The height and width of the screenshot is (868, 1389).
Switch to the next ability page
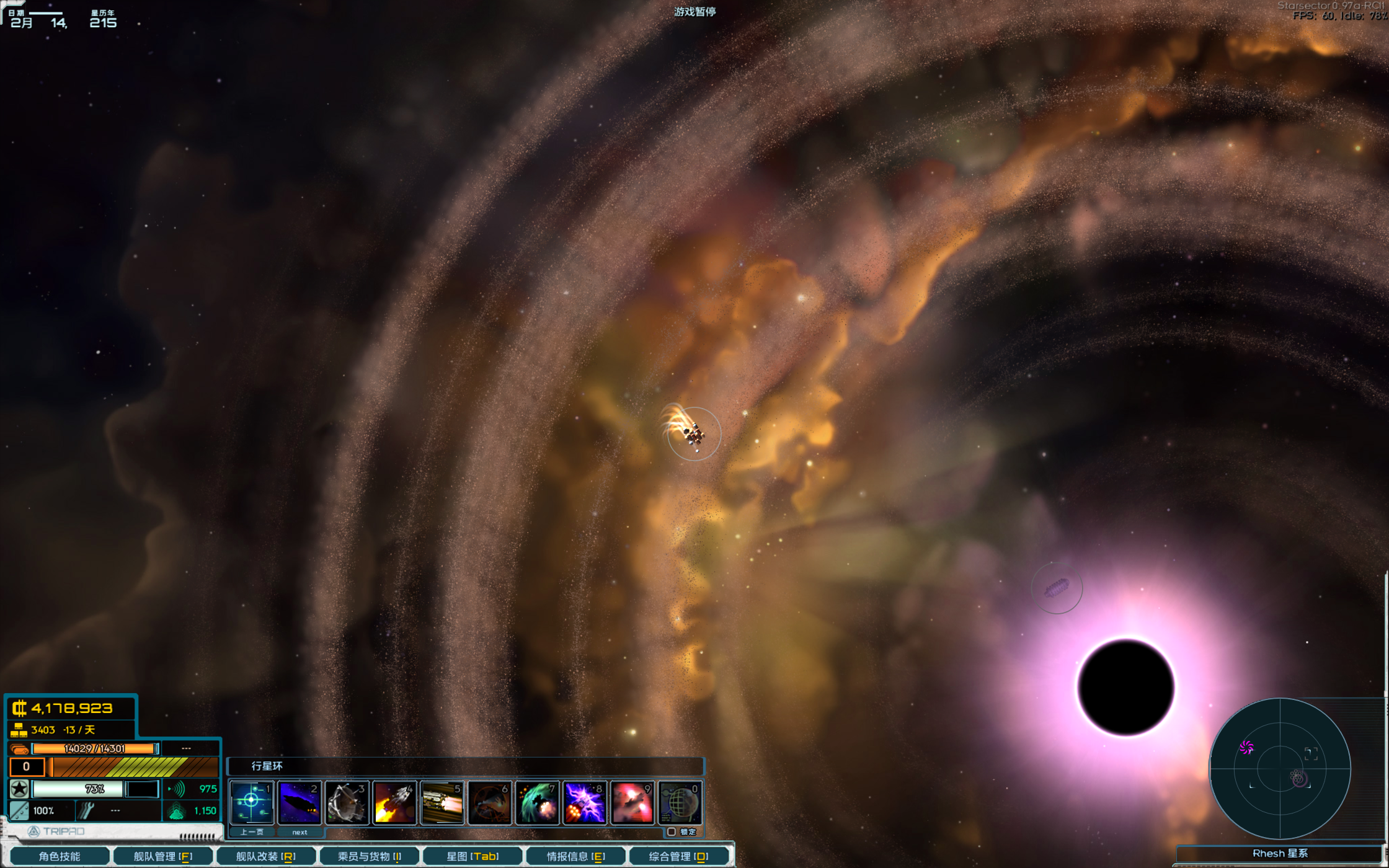[x=300, y=832]
